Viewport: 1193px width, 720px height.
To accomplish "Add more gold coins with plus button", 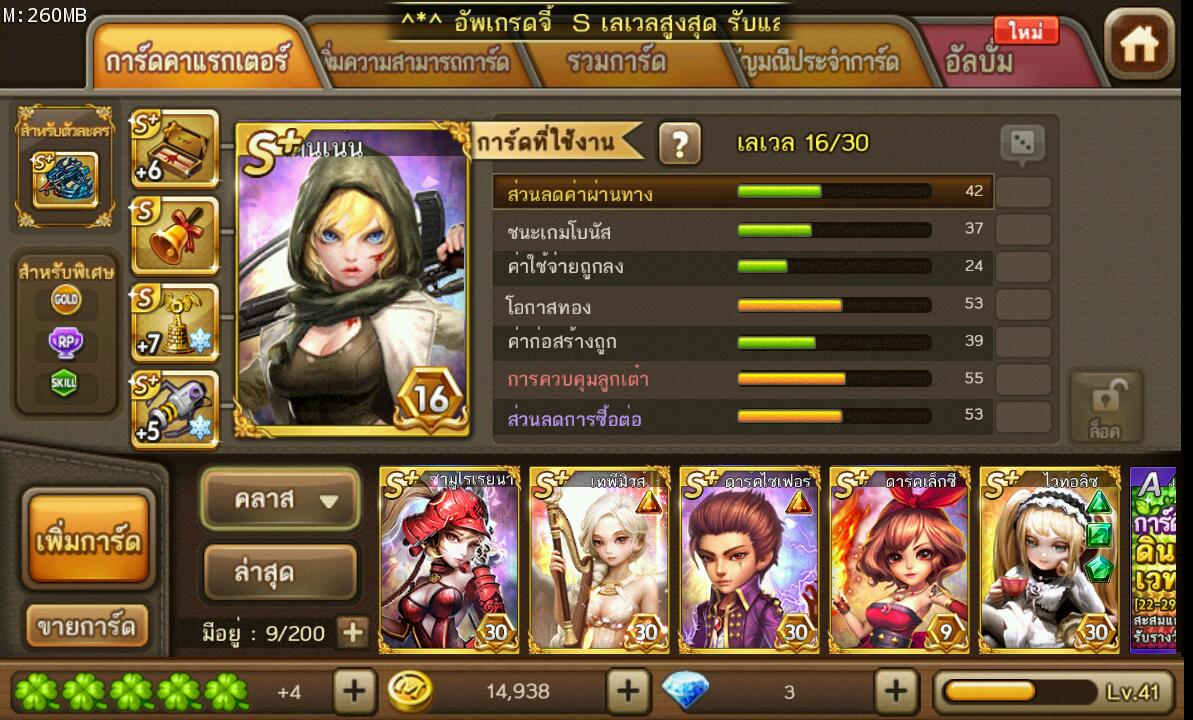I will [627, 690].
